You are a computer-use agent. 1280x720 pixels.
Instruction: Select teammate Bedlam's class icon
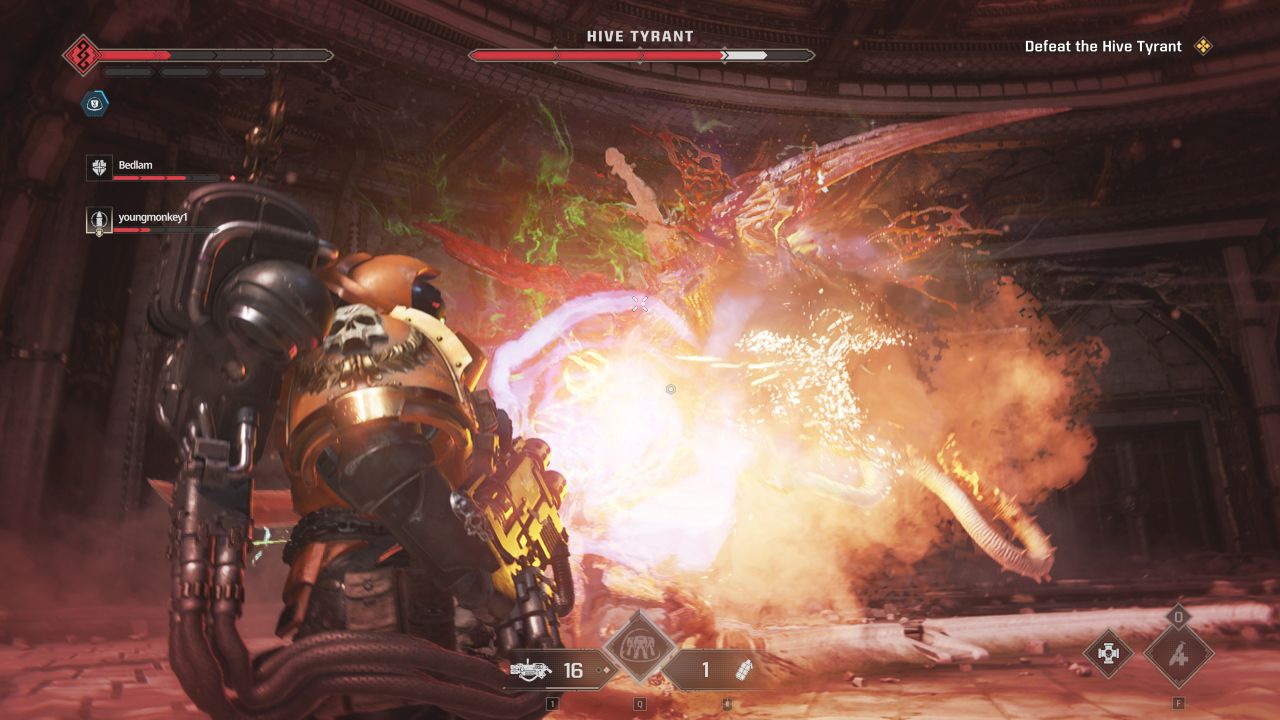[x=98, y=168]
